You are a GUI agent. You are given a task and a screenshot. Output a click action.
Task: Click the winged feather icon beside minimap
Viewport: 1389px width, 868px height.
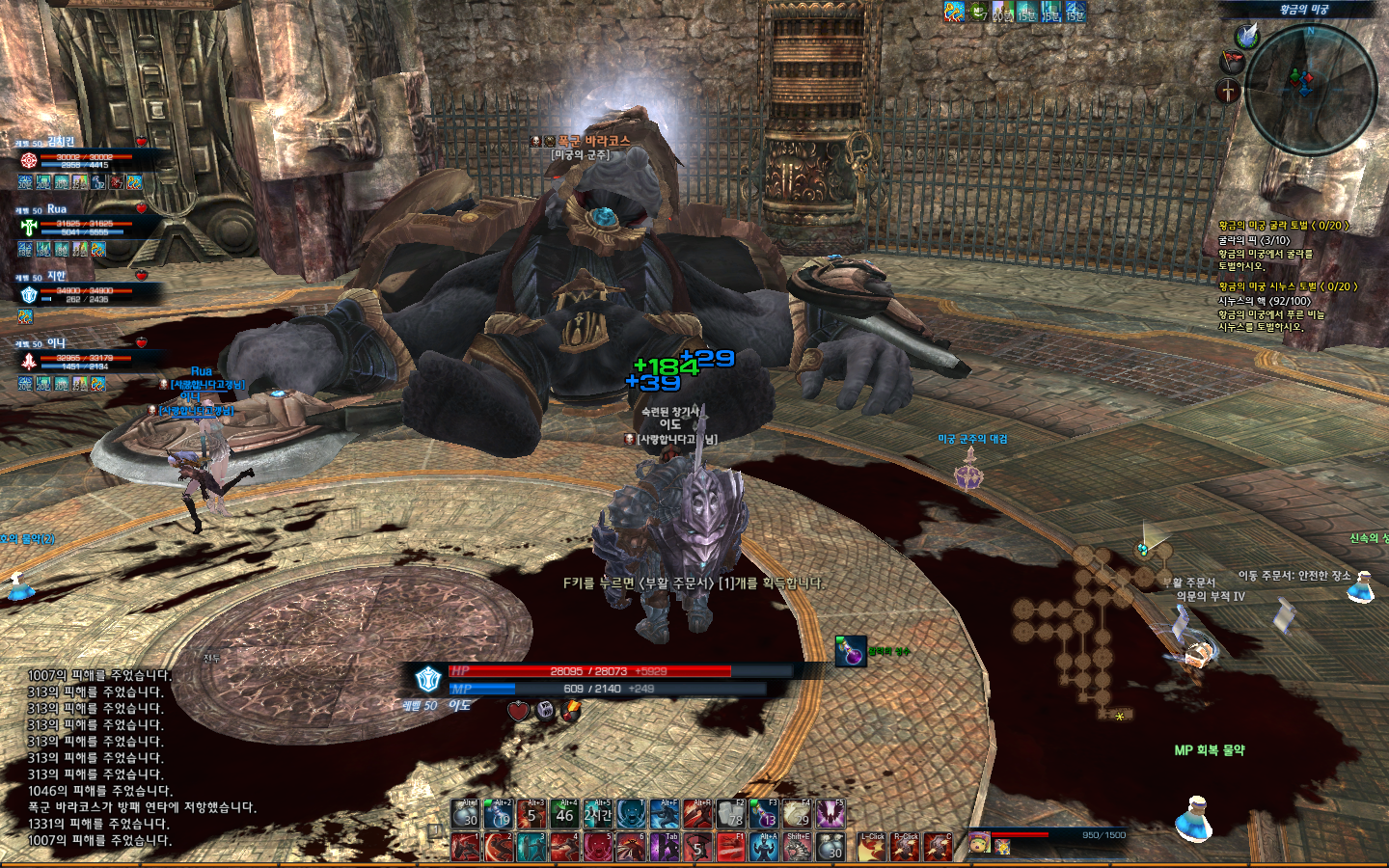(x=1247, y=36)
